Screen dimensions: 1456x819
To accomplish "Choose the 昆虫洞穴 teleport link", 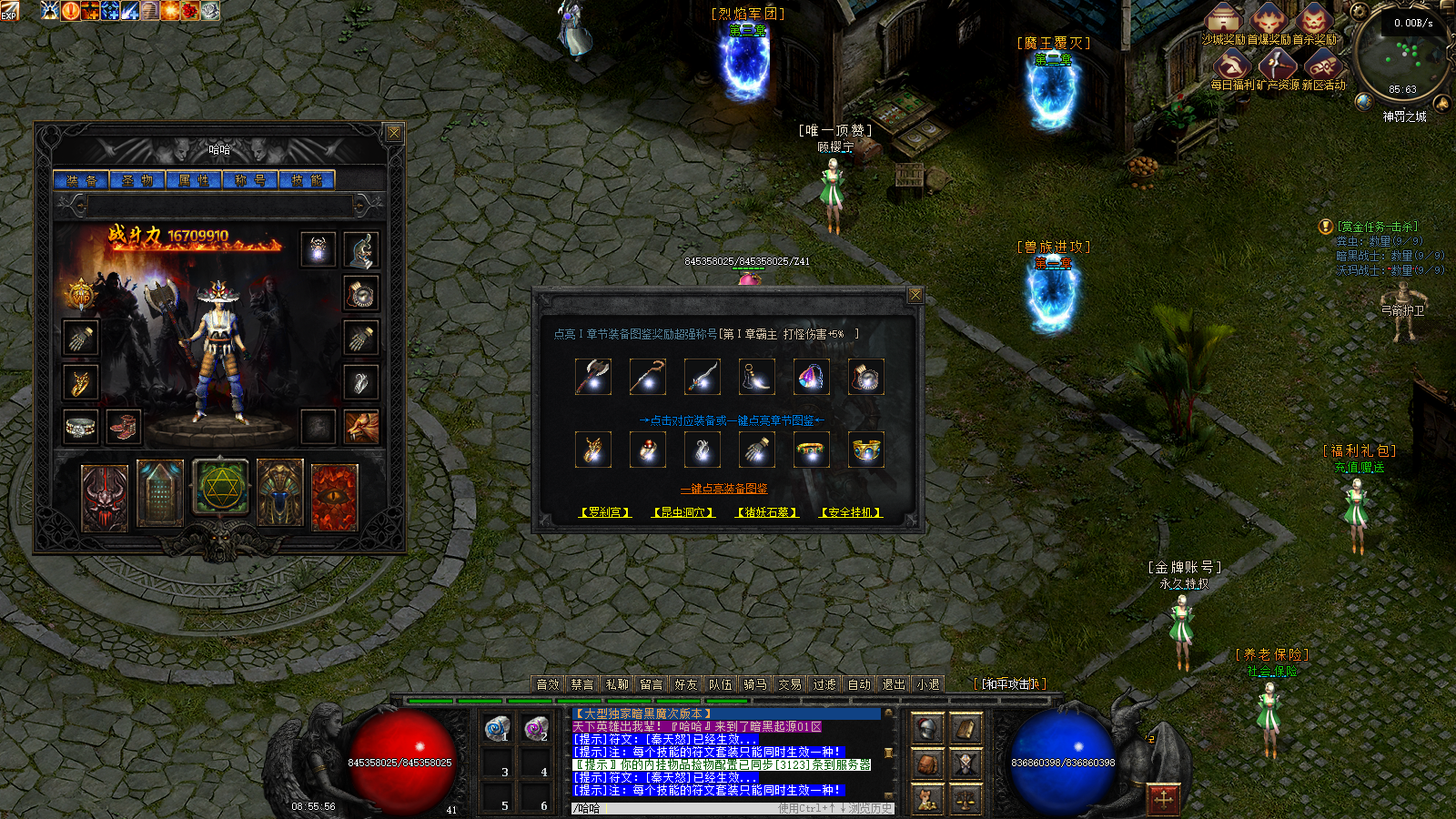I will (x=683, y=513).
